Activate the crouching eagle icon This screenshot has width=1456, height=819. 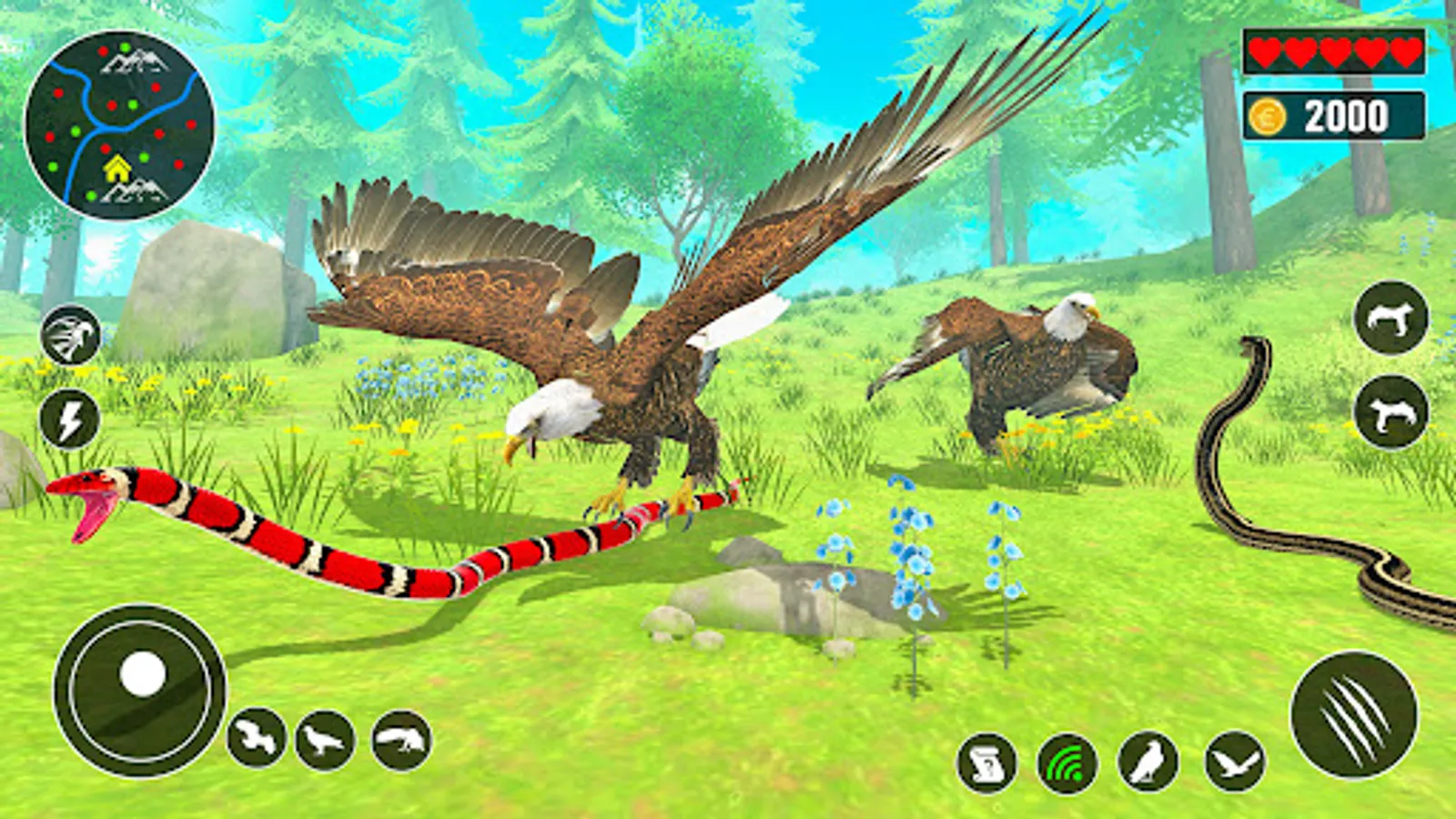(x=401, y=740)
